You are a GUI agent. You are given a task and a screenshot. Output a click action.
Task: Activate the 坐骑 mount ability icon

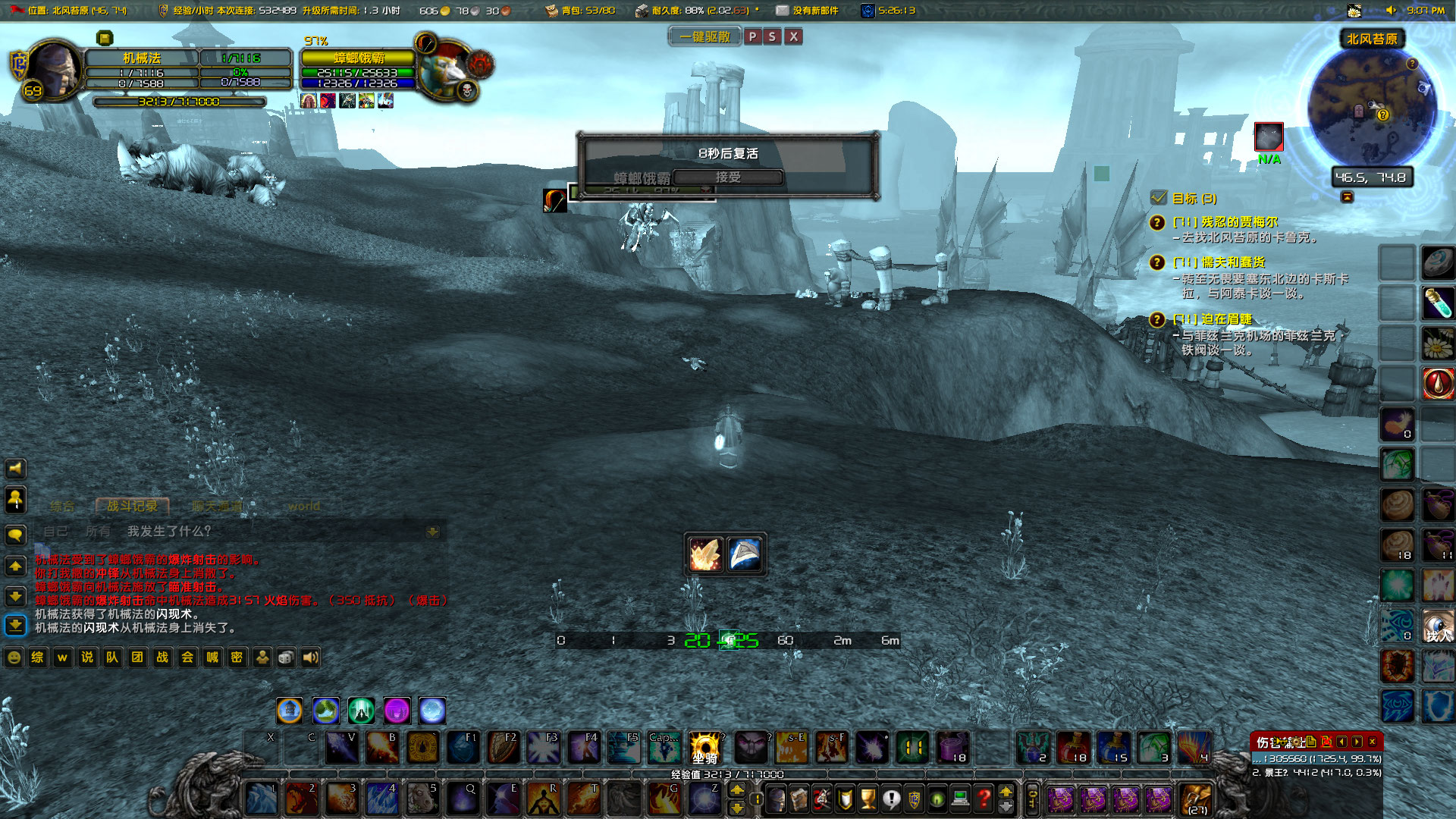coord(704,748)
